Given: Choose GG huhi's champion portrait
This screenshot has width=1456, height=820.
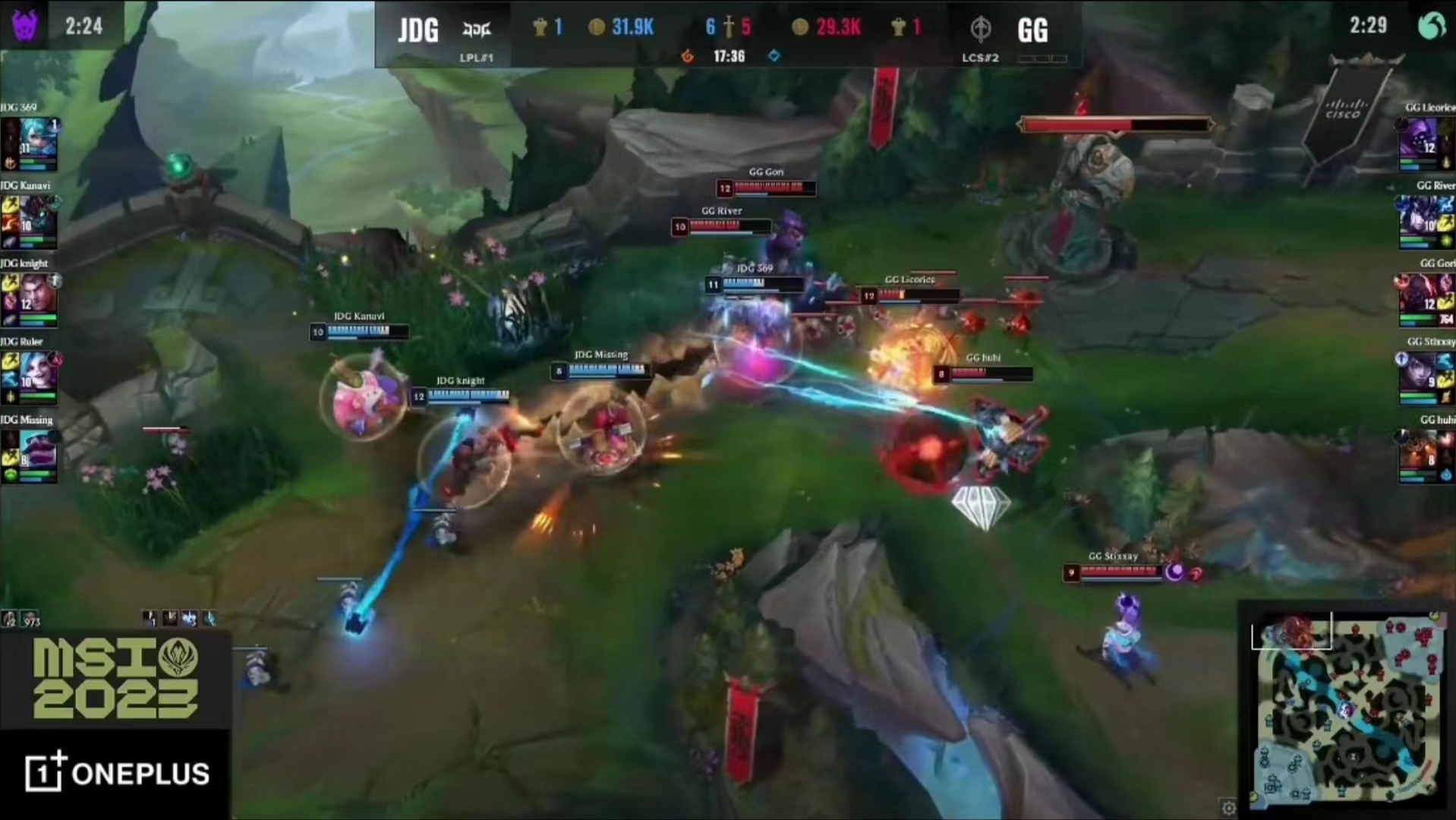Looking at the screenshot, I should point(1421,451).
